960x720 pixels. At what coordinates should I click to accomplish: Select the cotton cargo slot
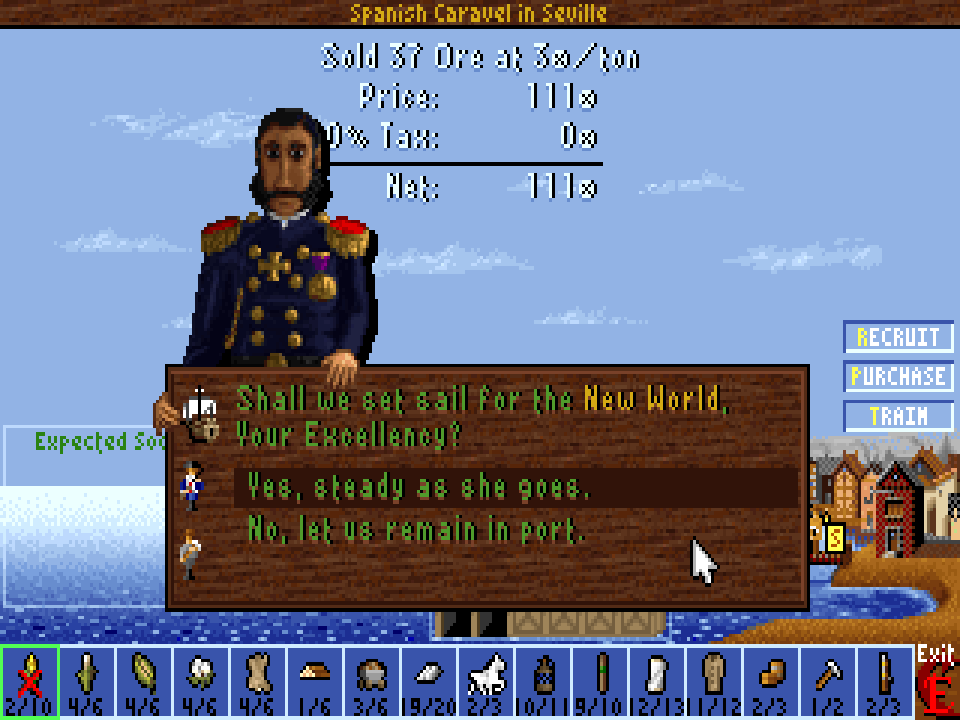coord(200,681)
